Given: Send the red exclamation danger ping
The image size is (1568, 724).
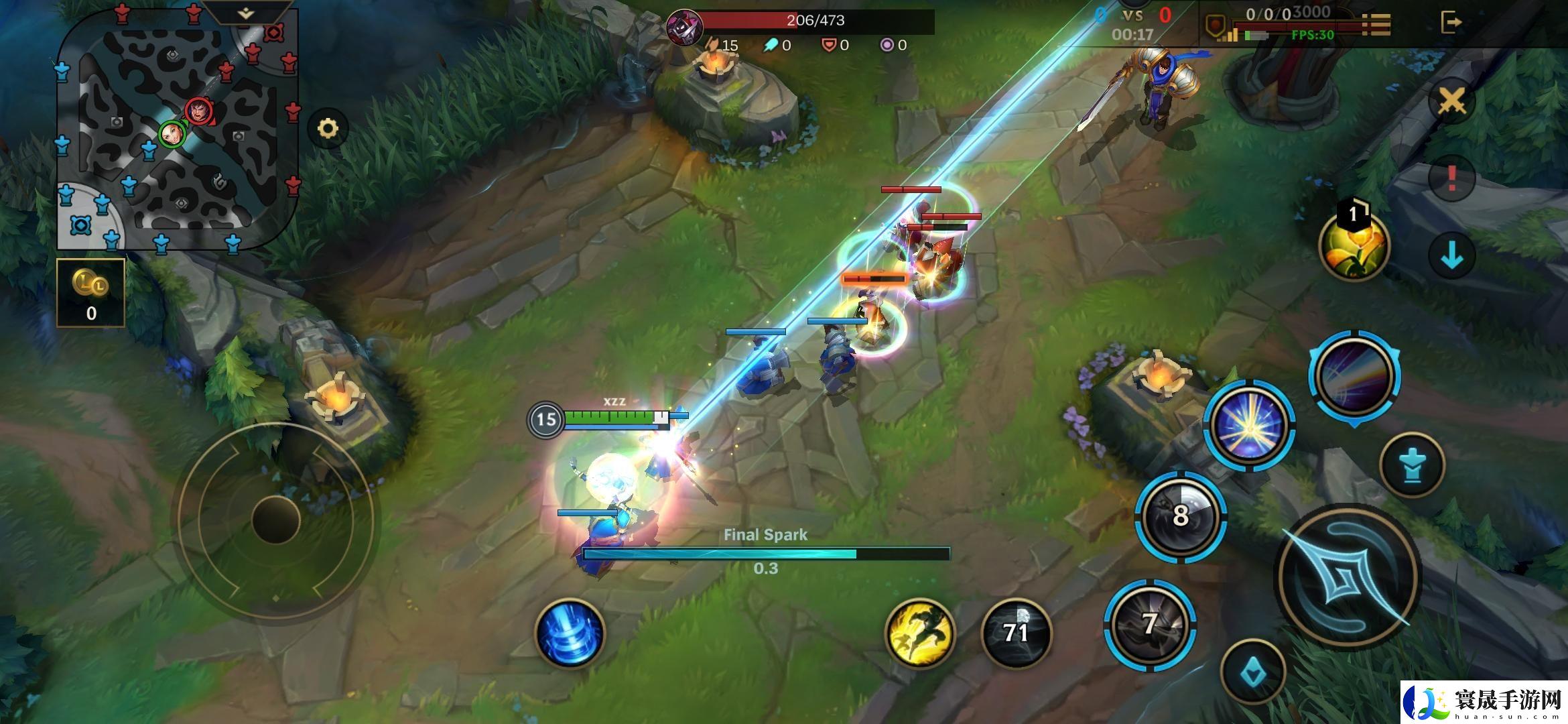Looking at the screenshot, I should click(x=1451, y=178).
